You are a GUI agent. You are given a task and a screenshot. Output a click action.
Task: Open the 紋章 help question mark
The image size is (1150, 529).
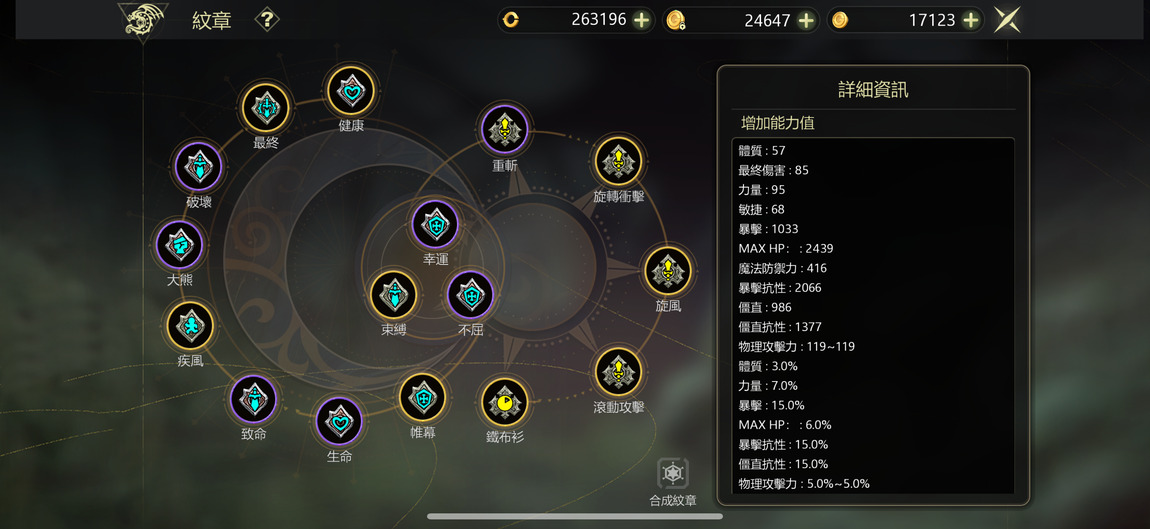(266, 19)
